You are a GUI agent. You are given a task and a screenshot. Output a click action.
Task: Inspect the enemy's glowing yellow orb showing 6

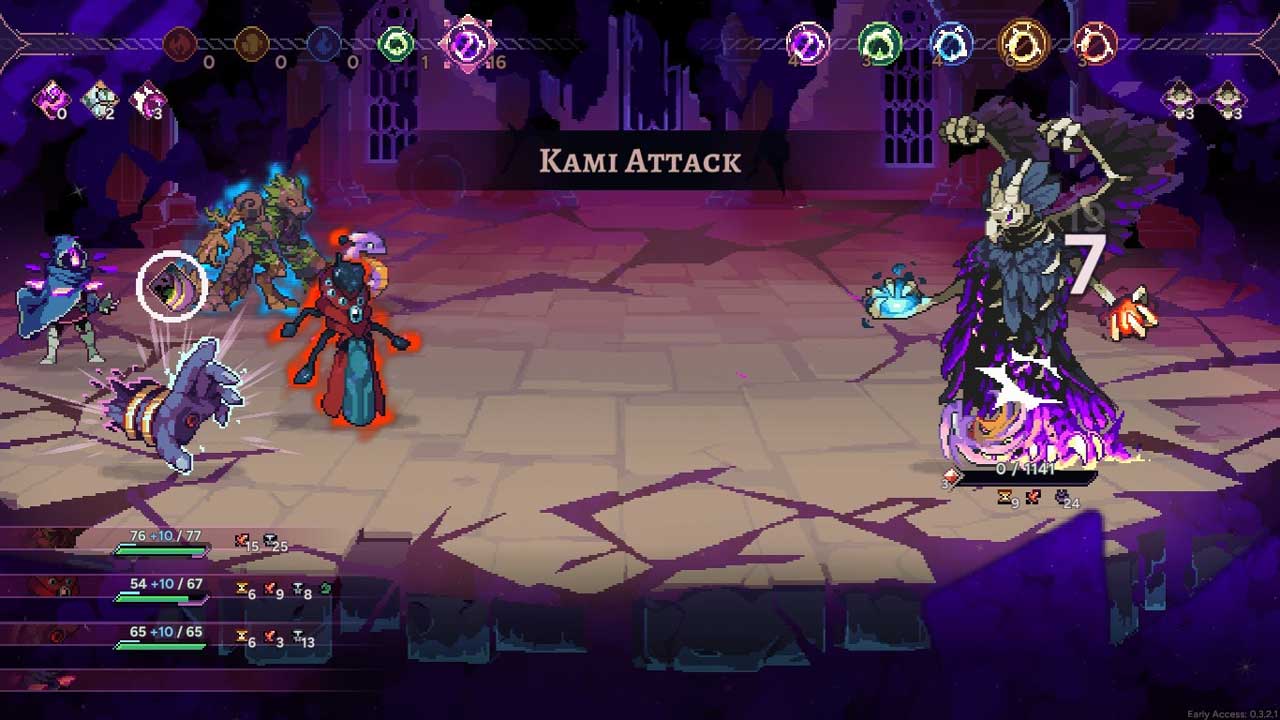coord(1024,44)
